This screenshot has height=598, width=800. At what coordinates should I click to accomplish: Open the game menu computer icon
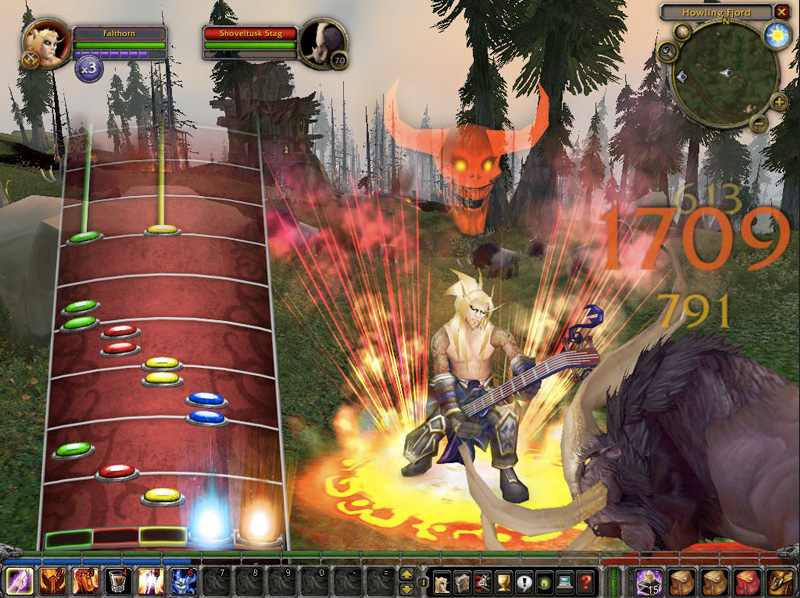point(564,581)
